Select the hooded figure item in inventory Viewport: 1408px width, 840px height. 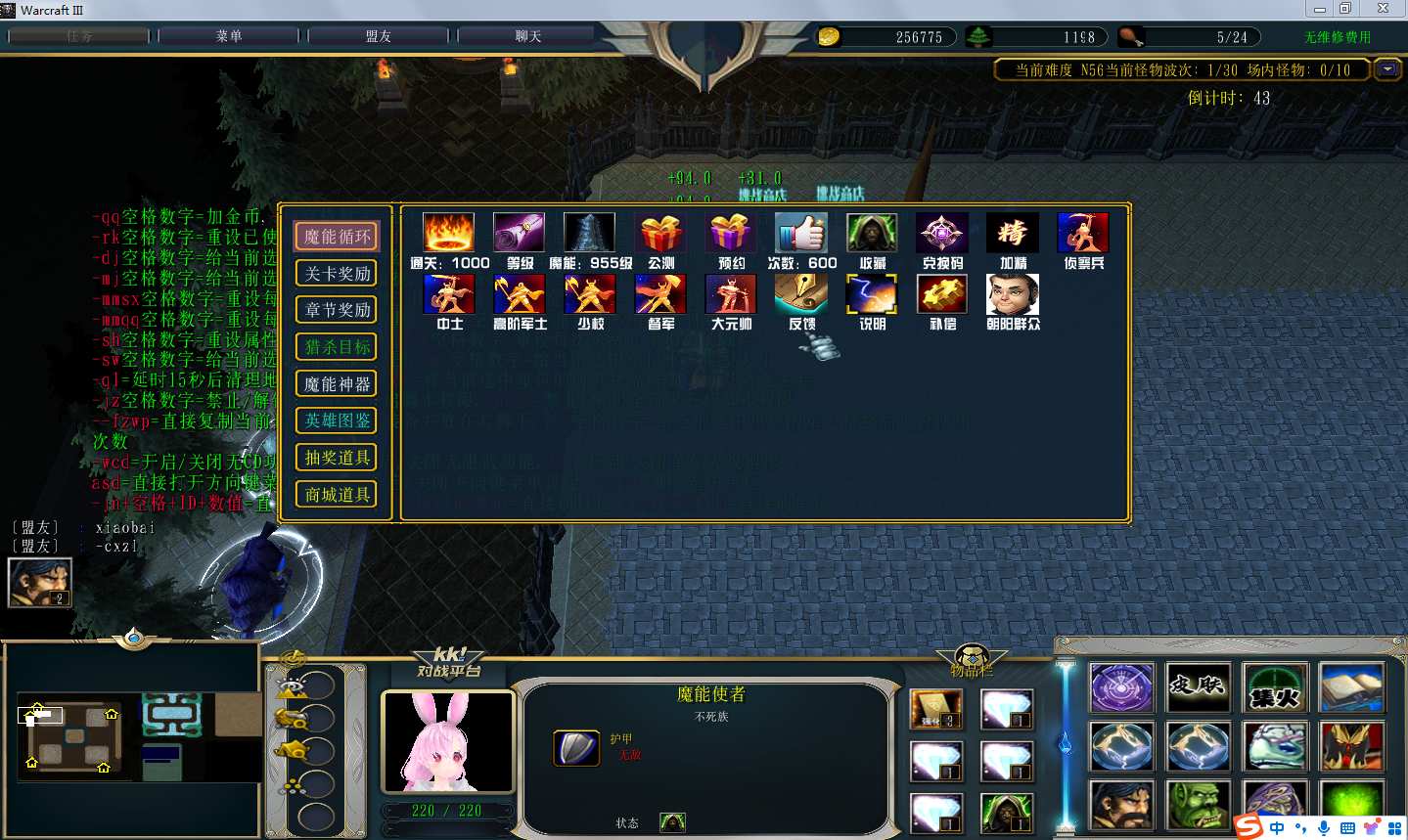click(1006, 813)
